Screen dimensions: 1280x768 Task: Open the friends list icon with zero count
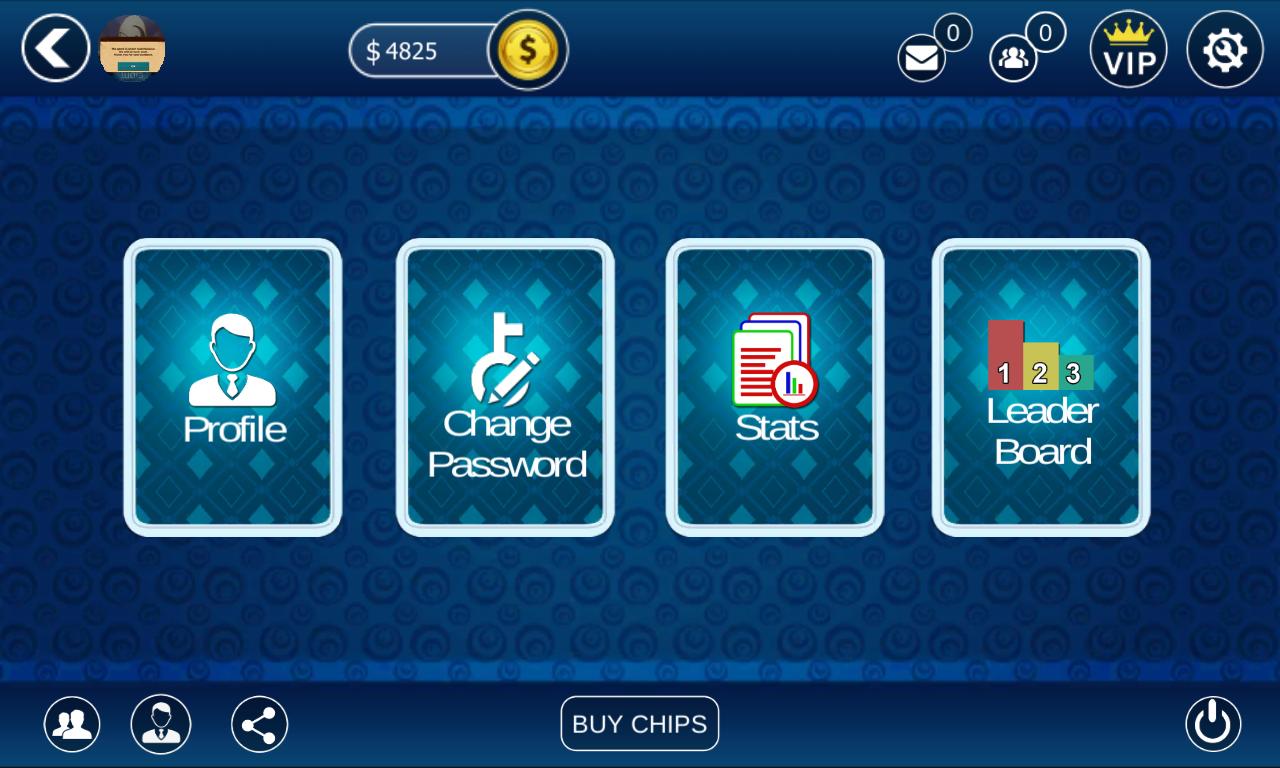[x=1013, y=57]
